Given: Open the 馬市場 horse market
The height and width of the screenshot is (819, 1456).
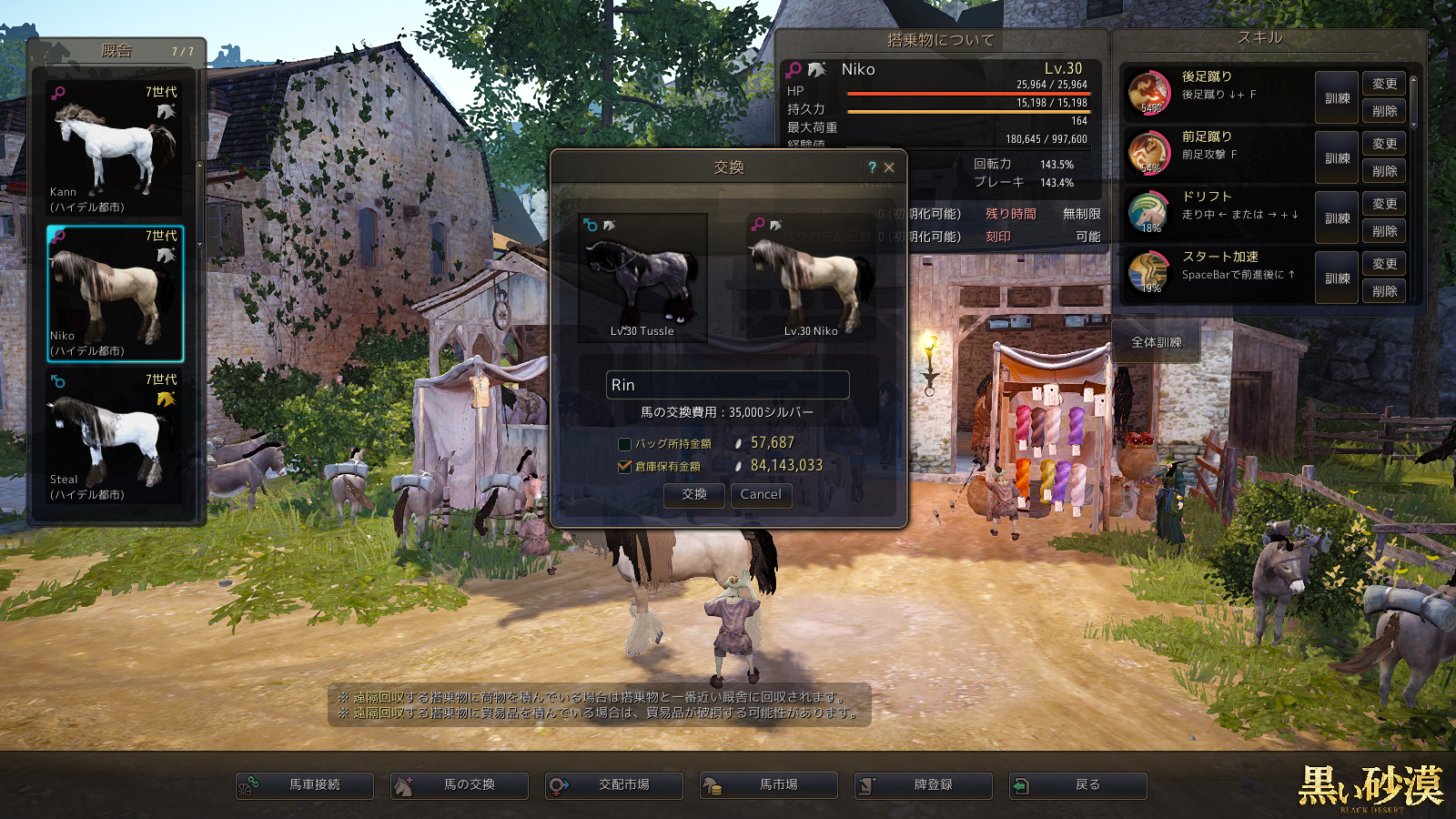Looking at the screenshot, I should (769, 785).
